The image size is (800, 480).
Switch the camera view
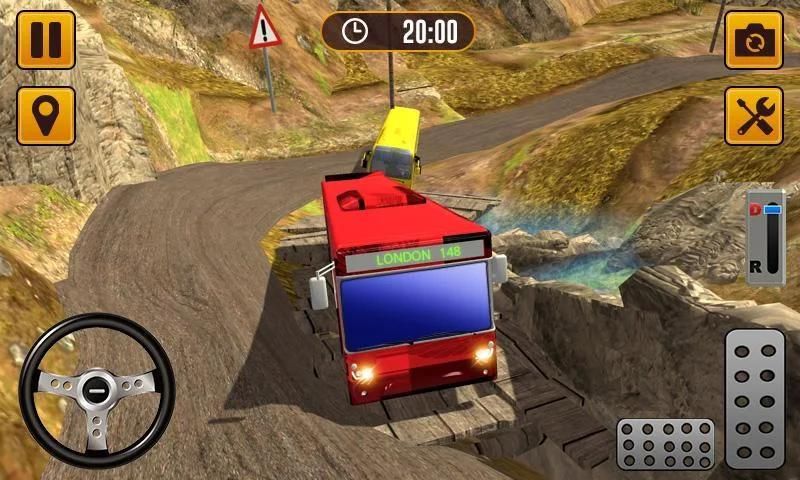[753, 40]
